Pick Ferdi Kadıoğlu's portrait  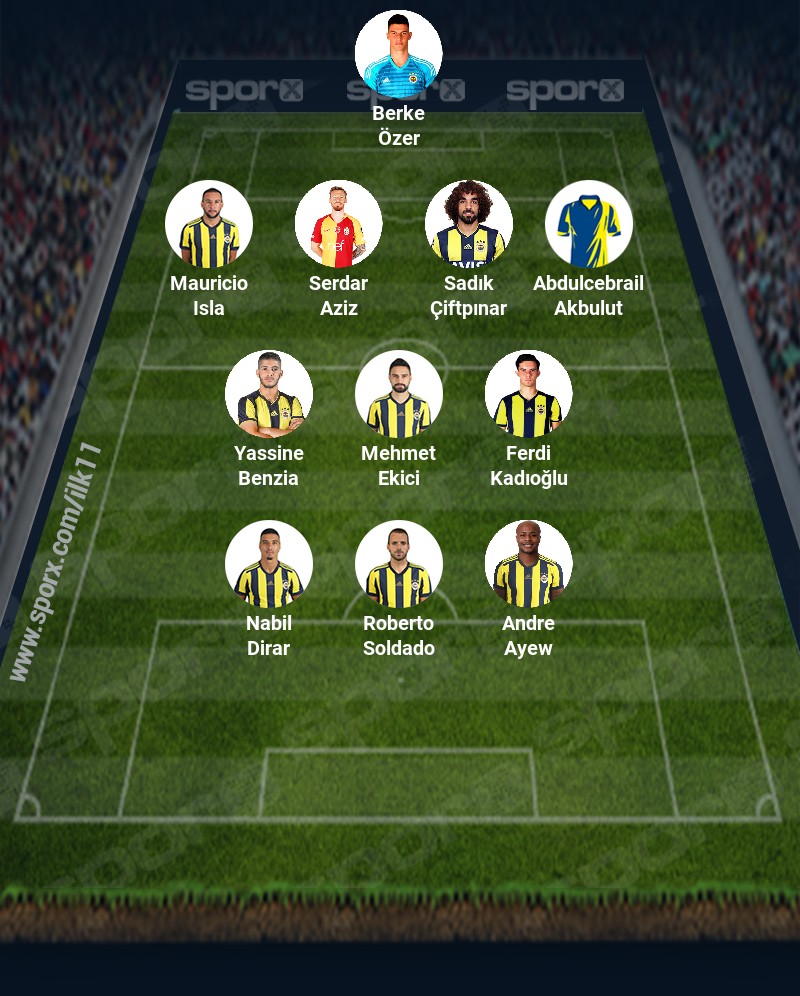pyautogui.click(x=529, y=394)
